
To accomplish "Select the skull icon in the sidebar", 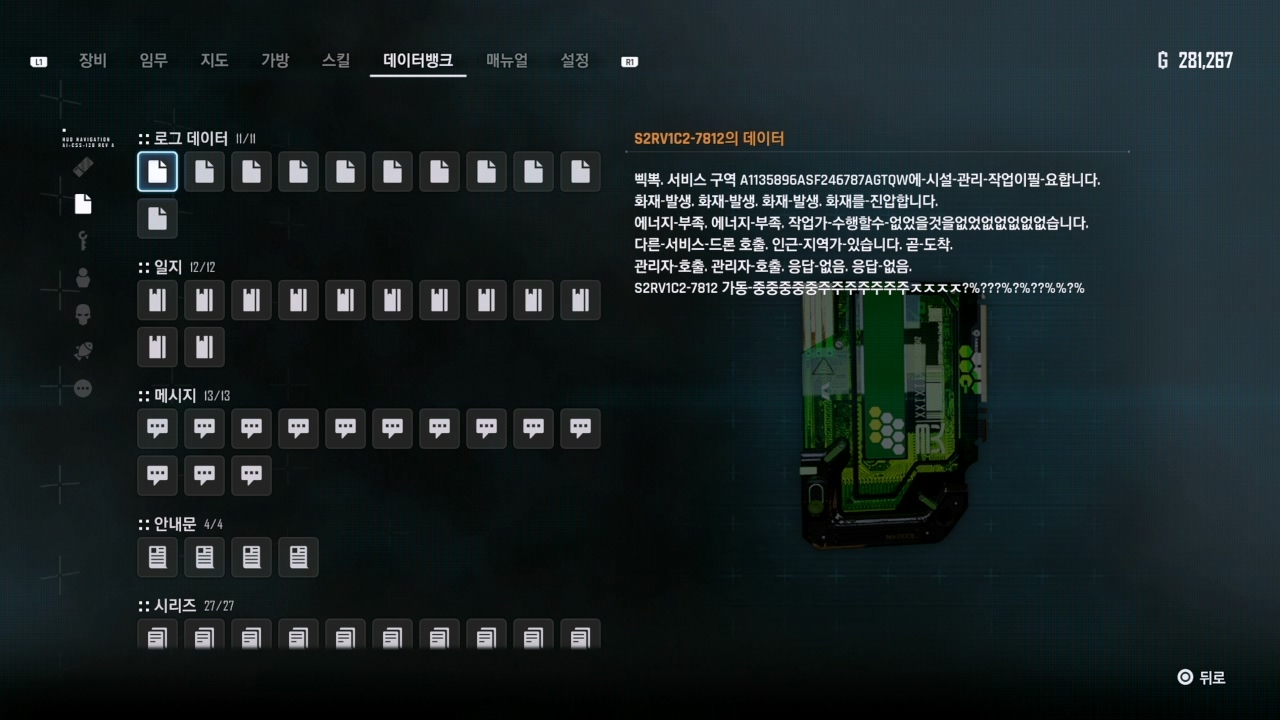I will click(x=83, y=313).
